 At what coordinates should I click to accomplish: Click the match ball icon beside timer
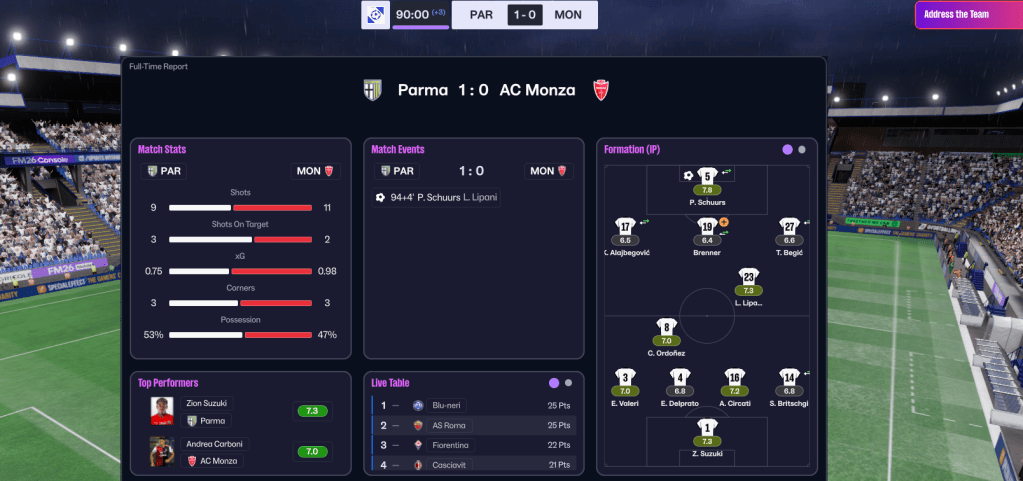[x=376, y=15]
